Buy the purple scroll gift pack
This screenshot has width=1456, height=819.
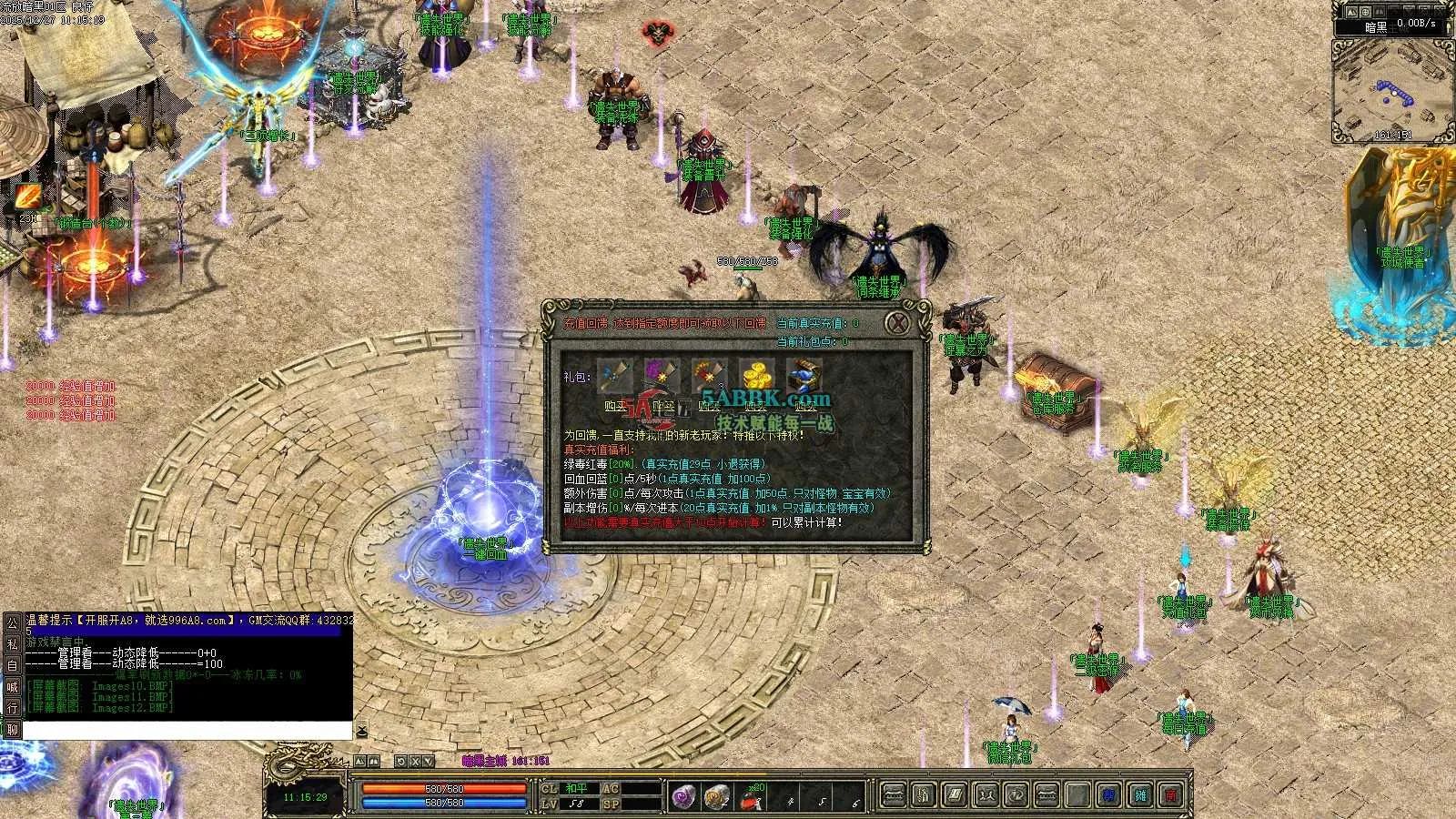click(x=662, y=407)
